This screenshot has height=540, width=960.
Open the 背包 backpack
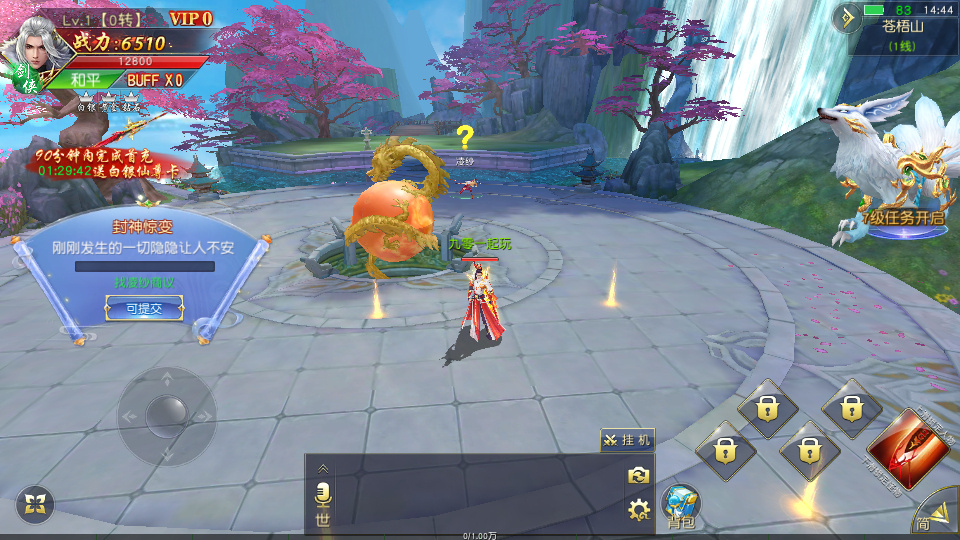[x=681, y=505]
